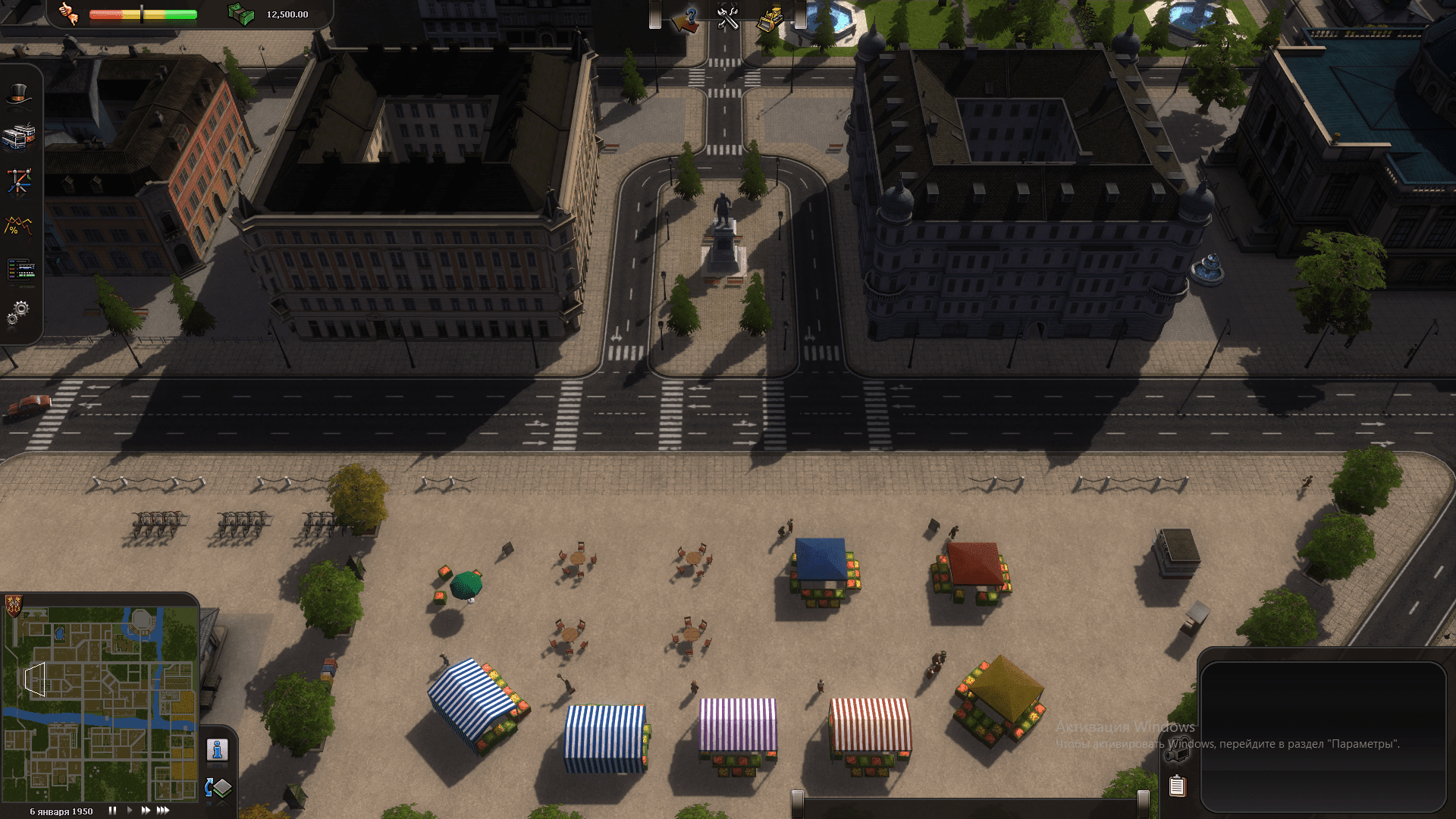Viewport: 1456px width, 819px height.
Task: Click the thumbs up-down reputation icon
Action: tap(68, 14)
